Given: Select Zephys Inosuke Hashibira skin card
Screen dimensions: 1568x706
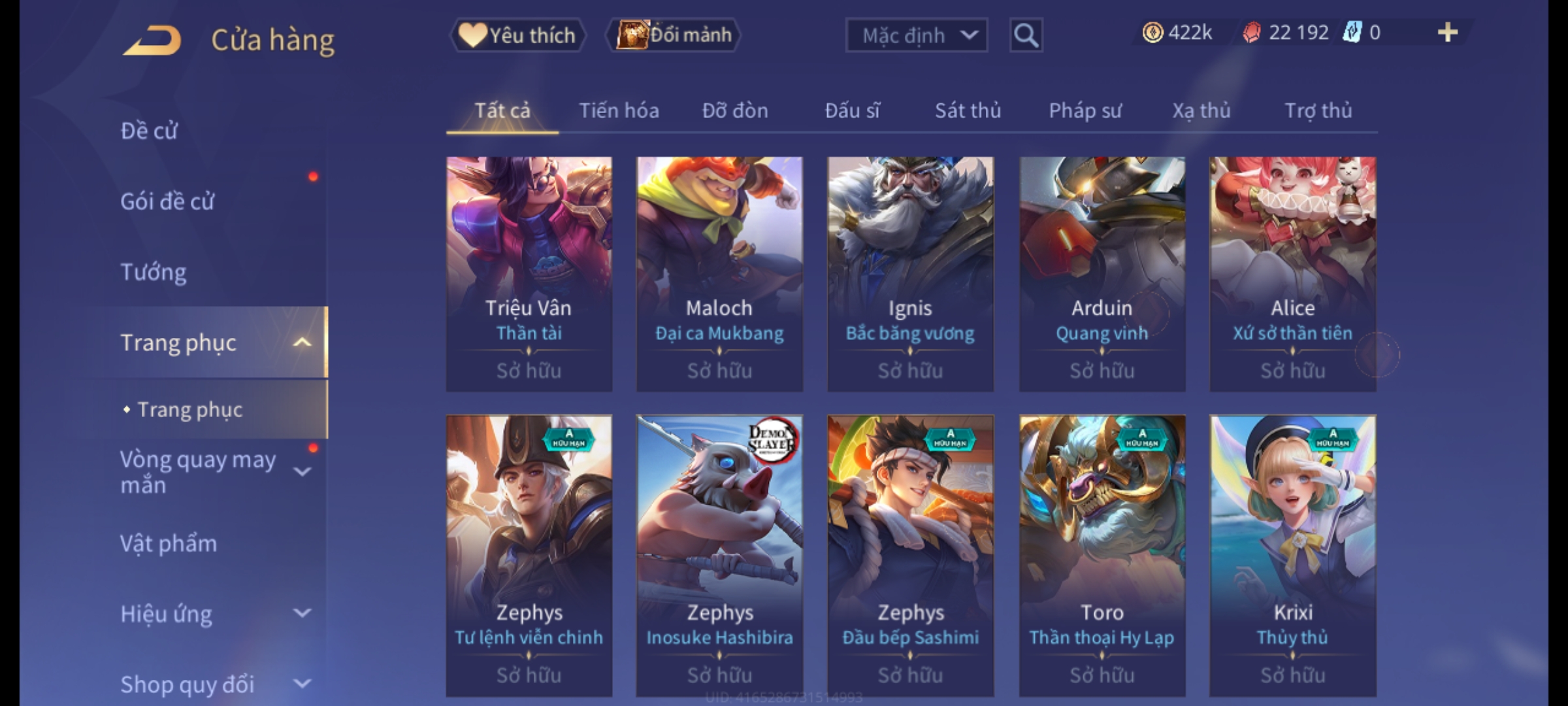Looking at the screenshot, I should coord(719,556).
